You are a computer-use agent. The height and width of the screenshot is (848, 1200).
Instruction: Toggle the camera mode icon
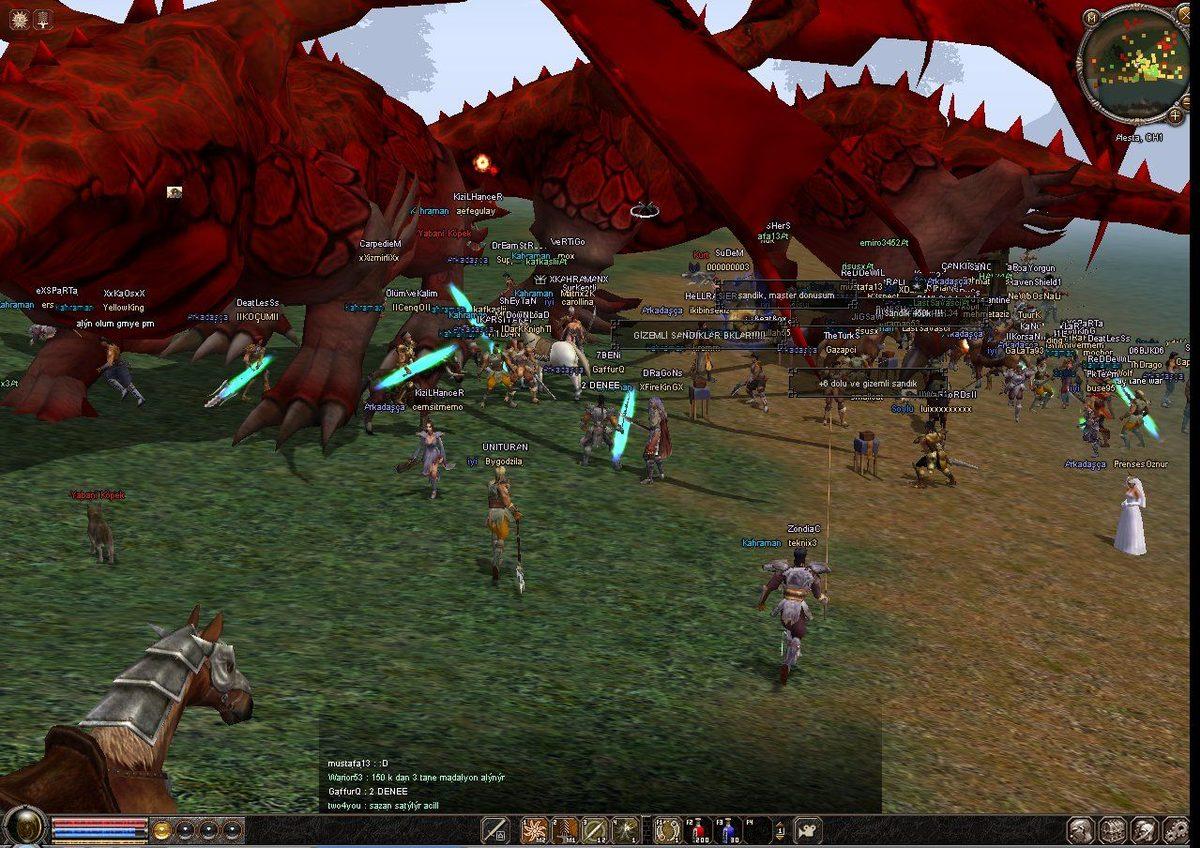coord(806,830)
